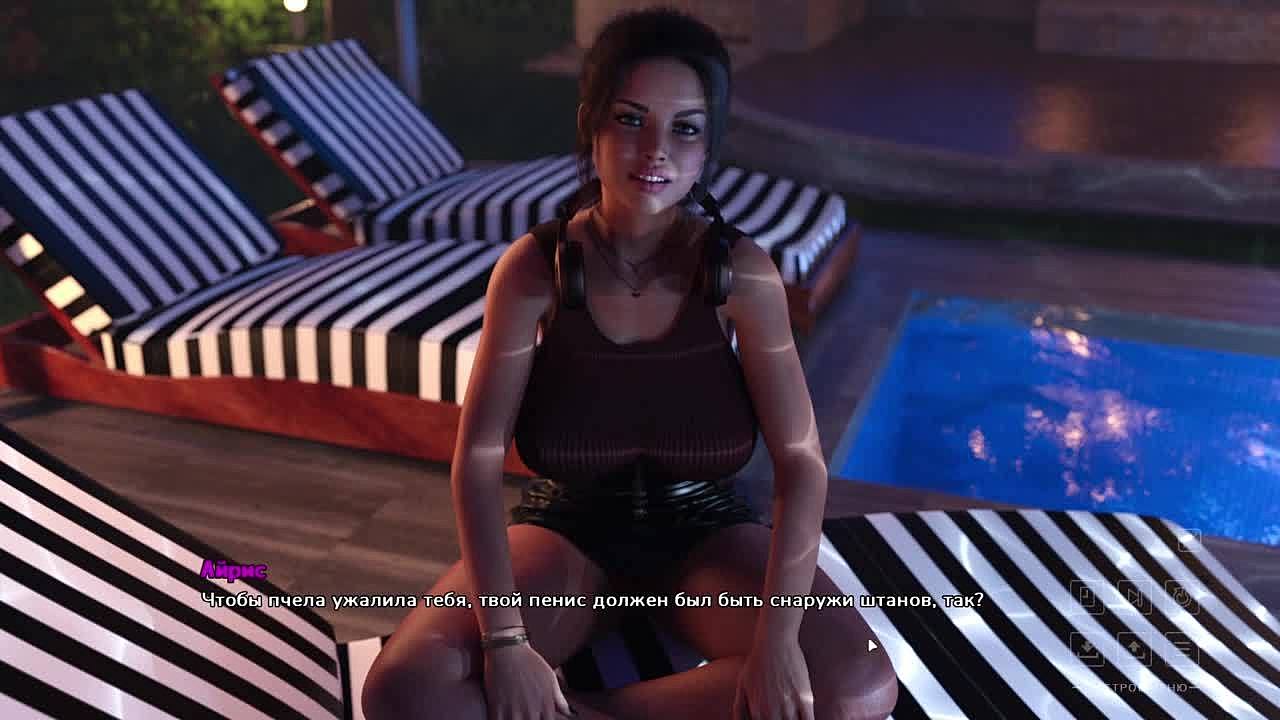Click the page-shaped history icon in quick menu
This screenshot has width=1280, height=720.
pyautogui.click(x=1087, y=597)
